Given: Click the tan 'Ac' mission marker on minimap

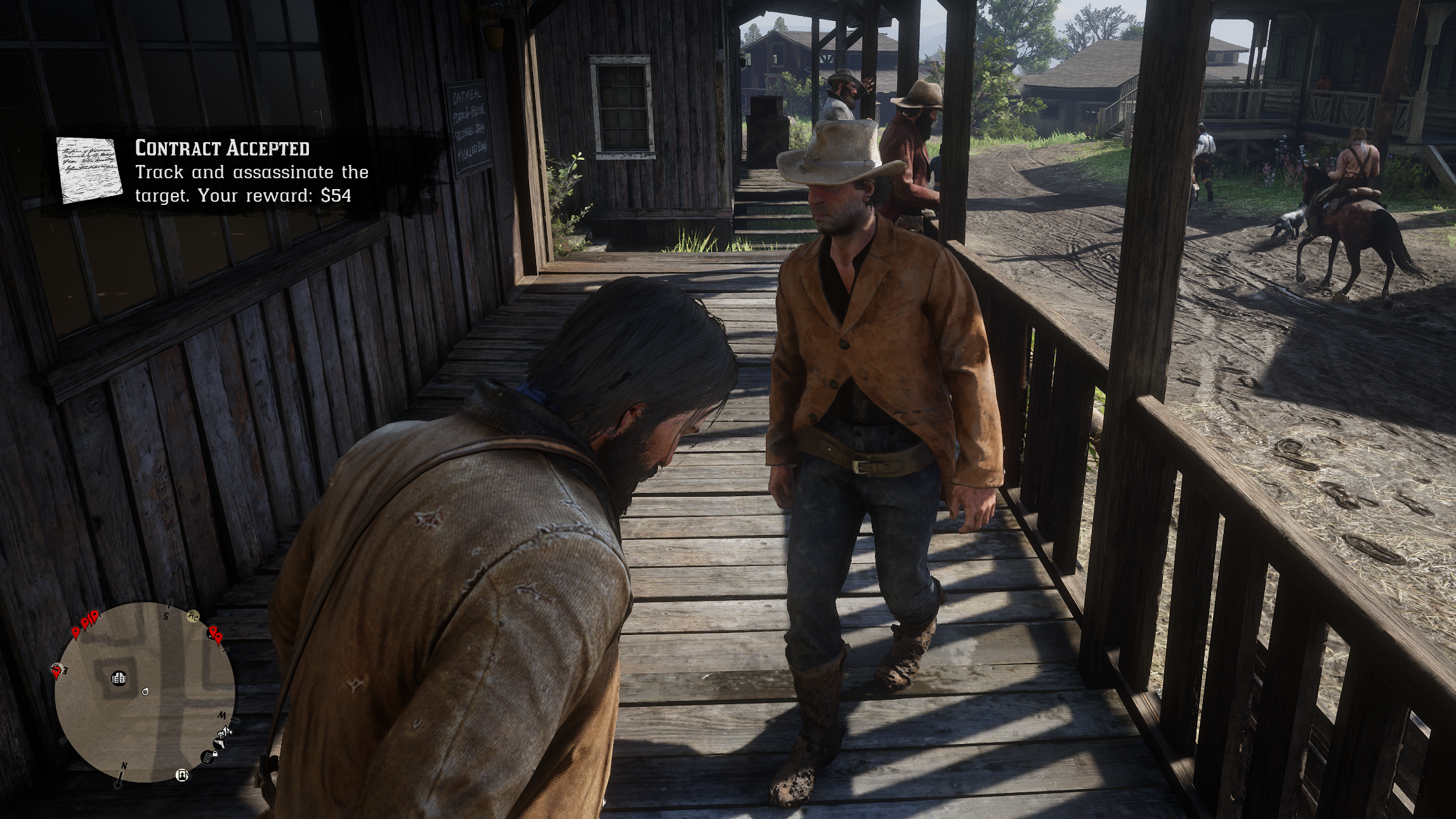Looking at the screenshot, I should [193, 616].
